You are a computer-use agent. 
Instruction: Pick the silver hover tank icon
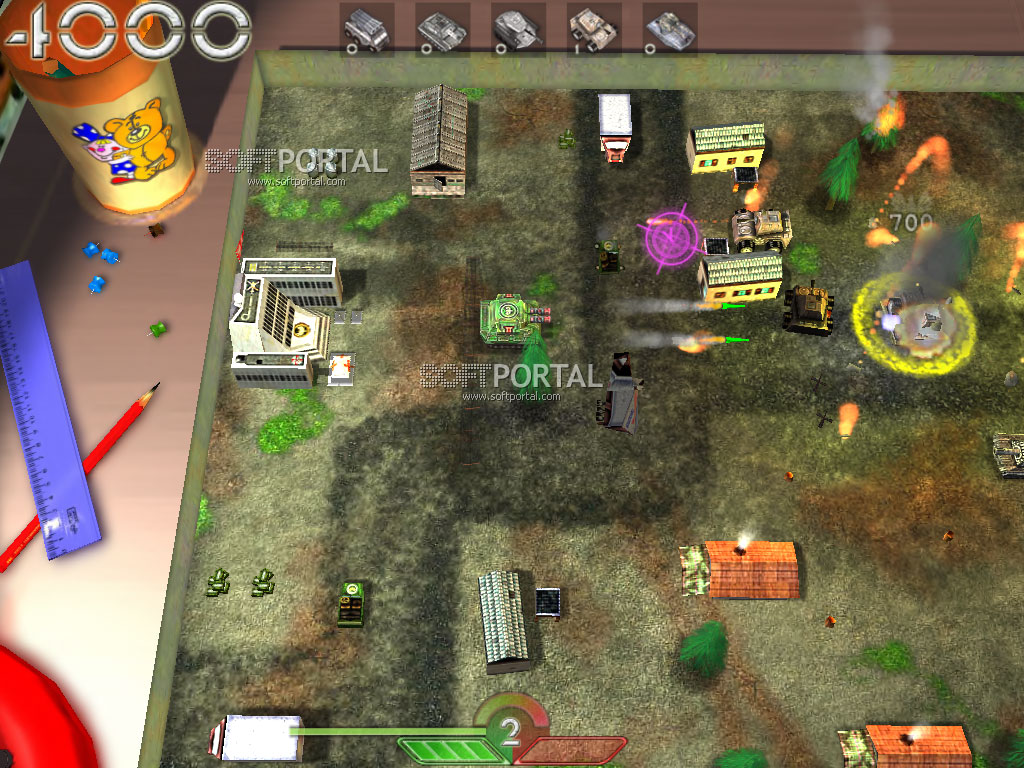pyautogui.click(x=670, y=29)
